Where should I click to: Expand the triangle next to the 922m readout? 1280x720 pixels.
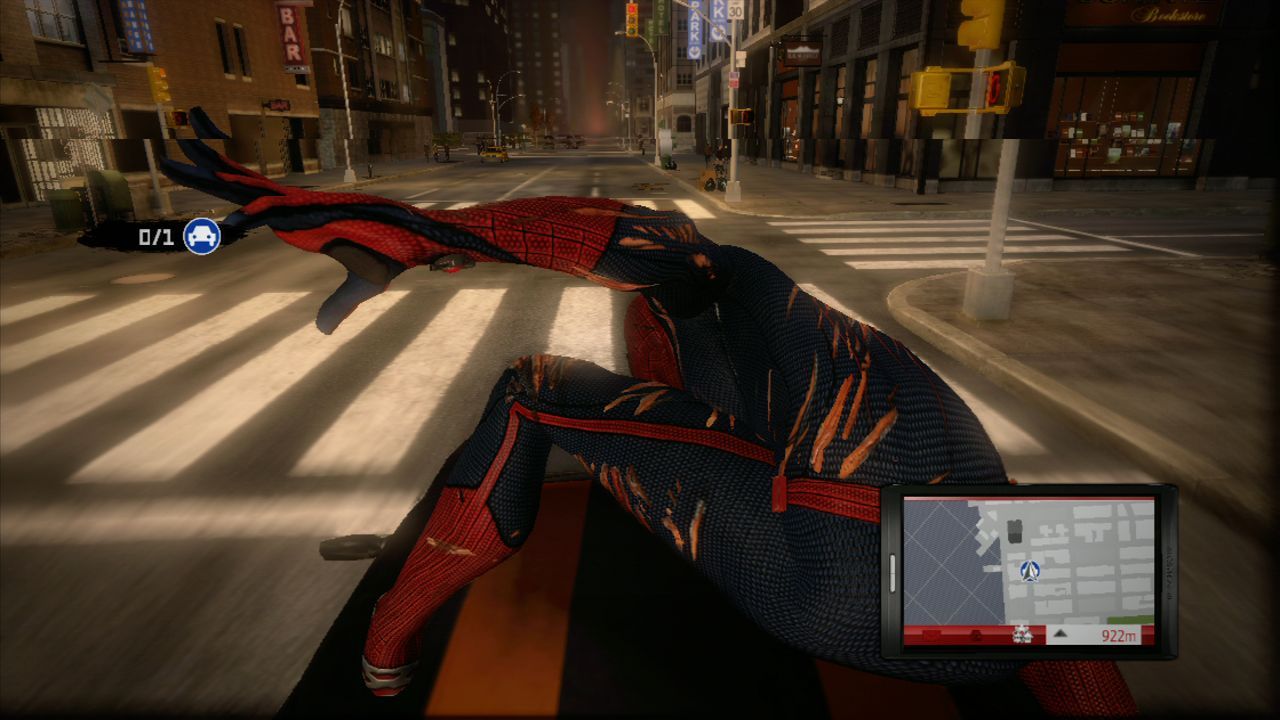tap(1060, 634)
